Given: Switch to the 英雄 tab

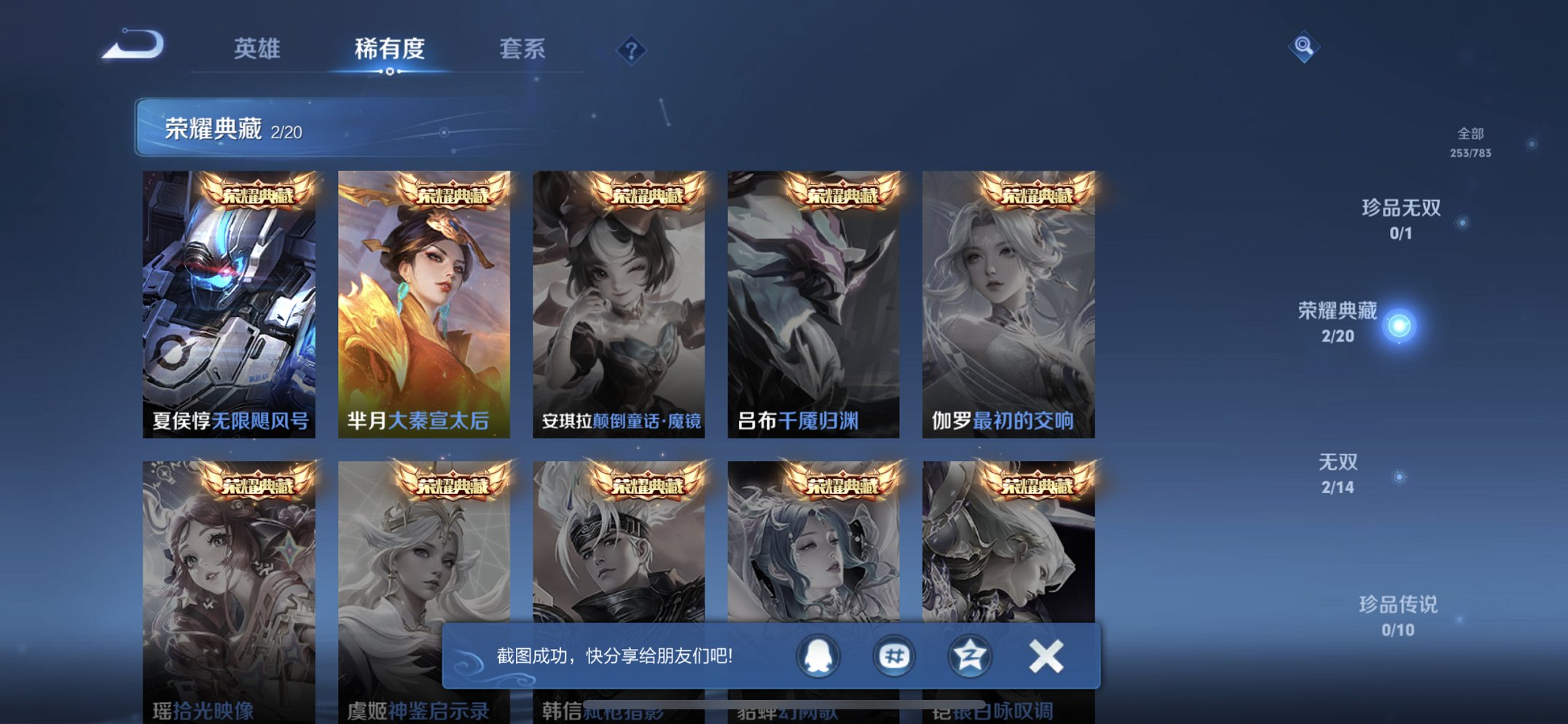Looking at the screenshot, I should (259, 49).
